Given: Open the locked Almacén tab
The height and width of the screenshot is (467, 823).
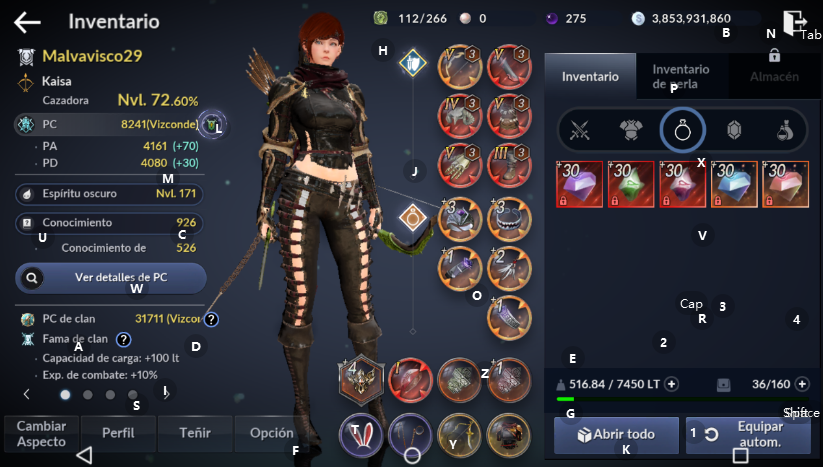Looking at the screenshot, I should 773,70.
